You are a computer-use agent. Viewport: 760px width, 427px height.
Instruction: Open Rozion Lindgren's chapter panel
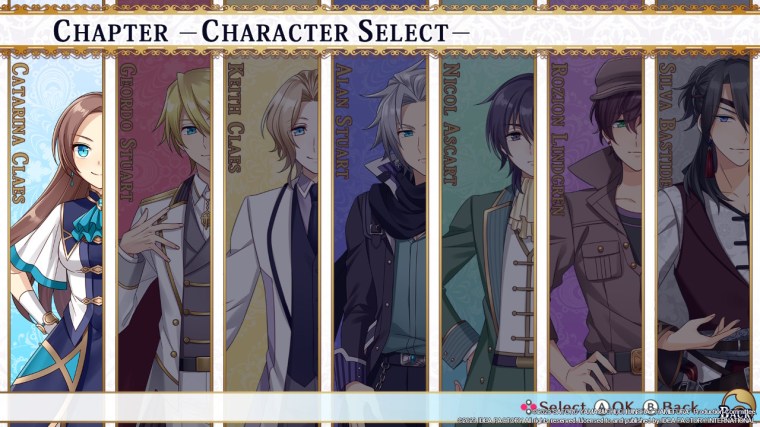pos(595,225)
